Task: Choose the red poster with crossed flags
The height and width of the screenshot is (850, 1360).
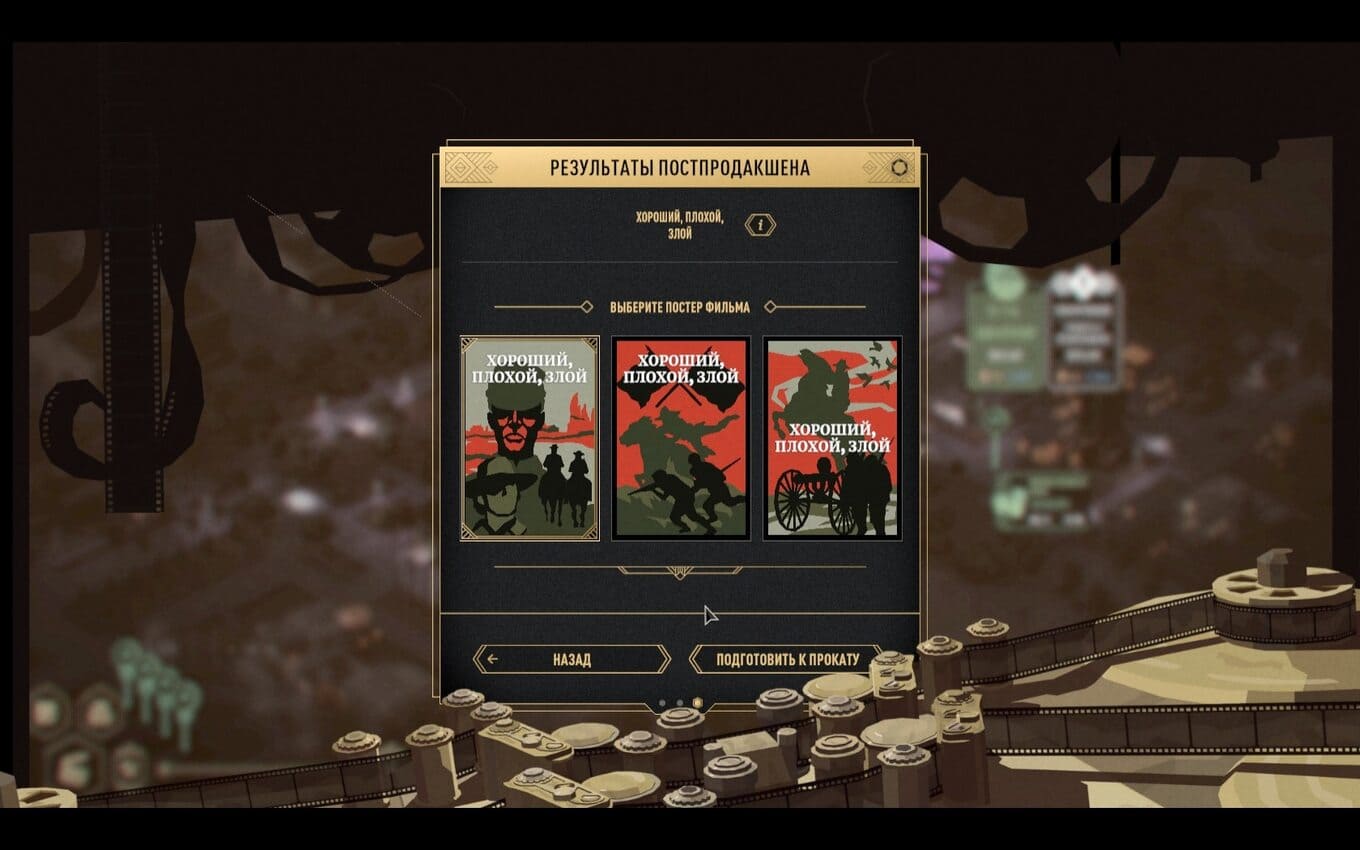Action: [681, 438]
